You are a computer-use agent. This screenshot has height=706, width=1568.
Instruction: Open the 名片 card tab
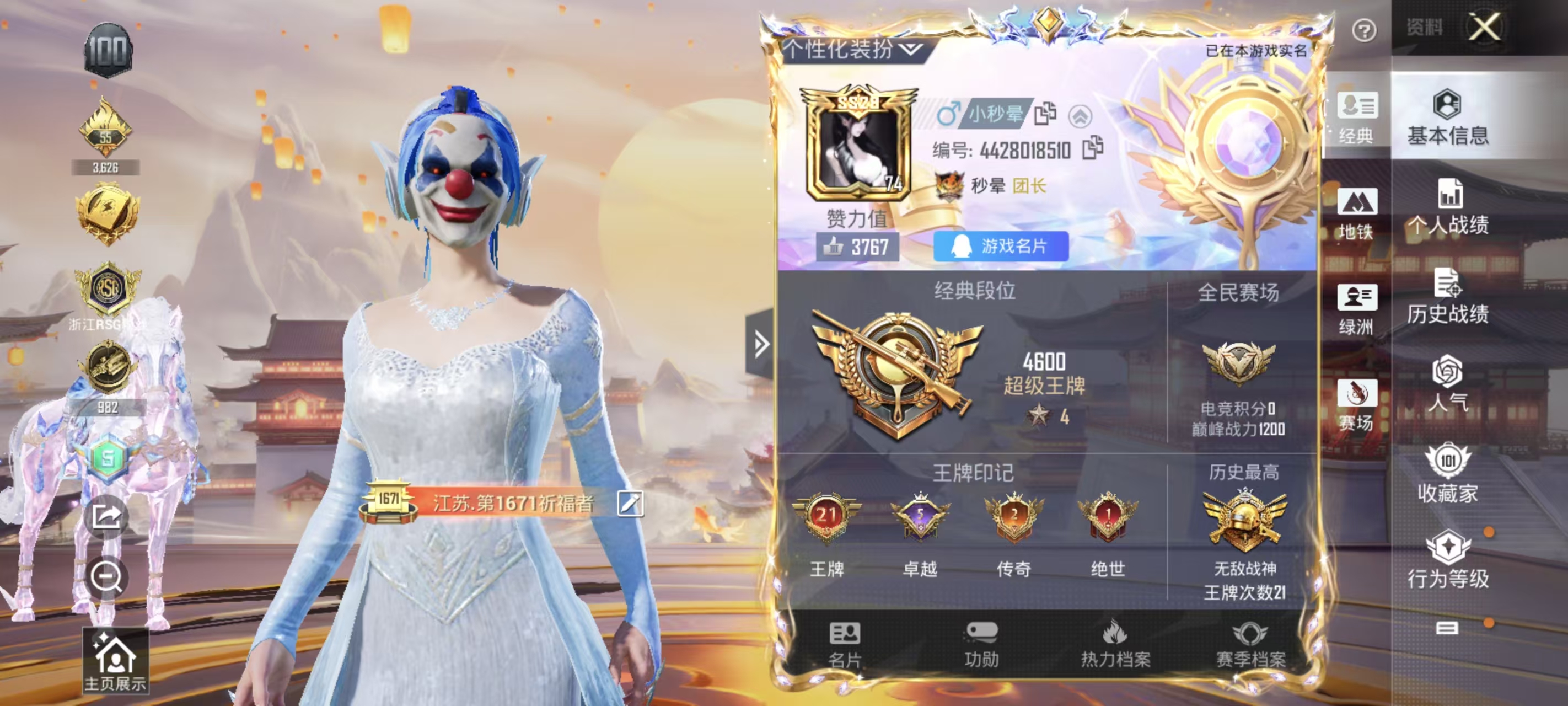tap(845, 645)
